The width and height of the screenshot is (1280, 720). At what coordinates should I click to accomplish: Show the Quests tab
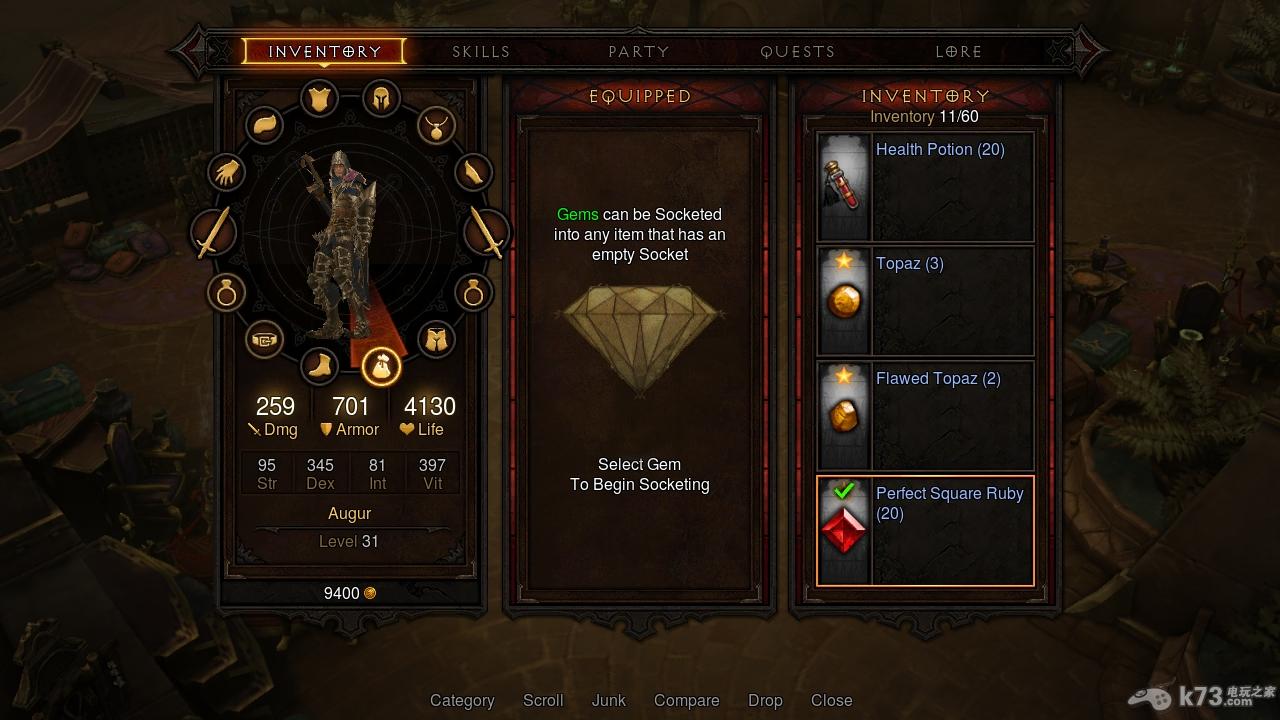(797, 51)
